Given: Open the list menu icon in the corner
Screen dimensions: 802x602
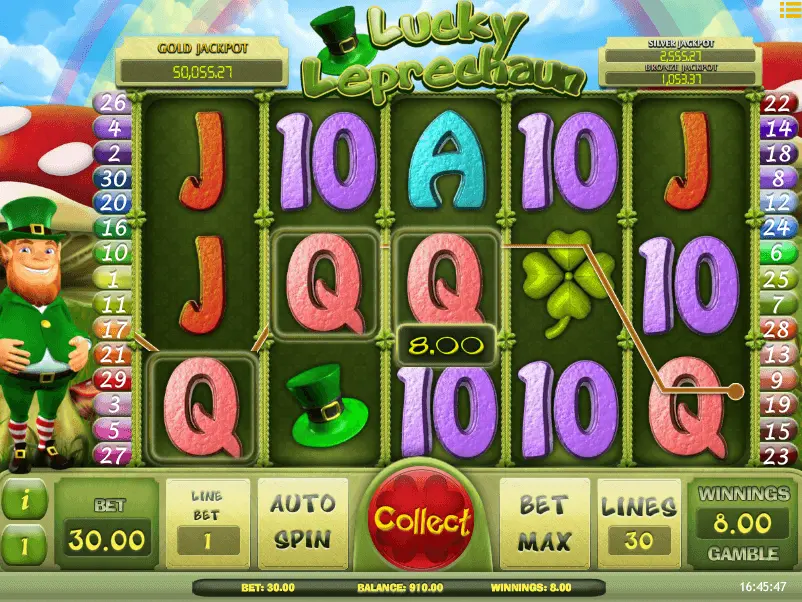Looking at the screenshot, I should pyautogui.click(x=790, y=8).
